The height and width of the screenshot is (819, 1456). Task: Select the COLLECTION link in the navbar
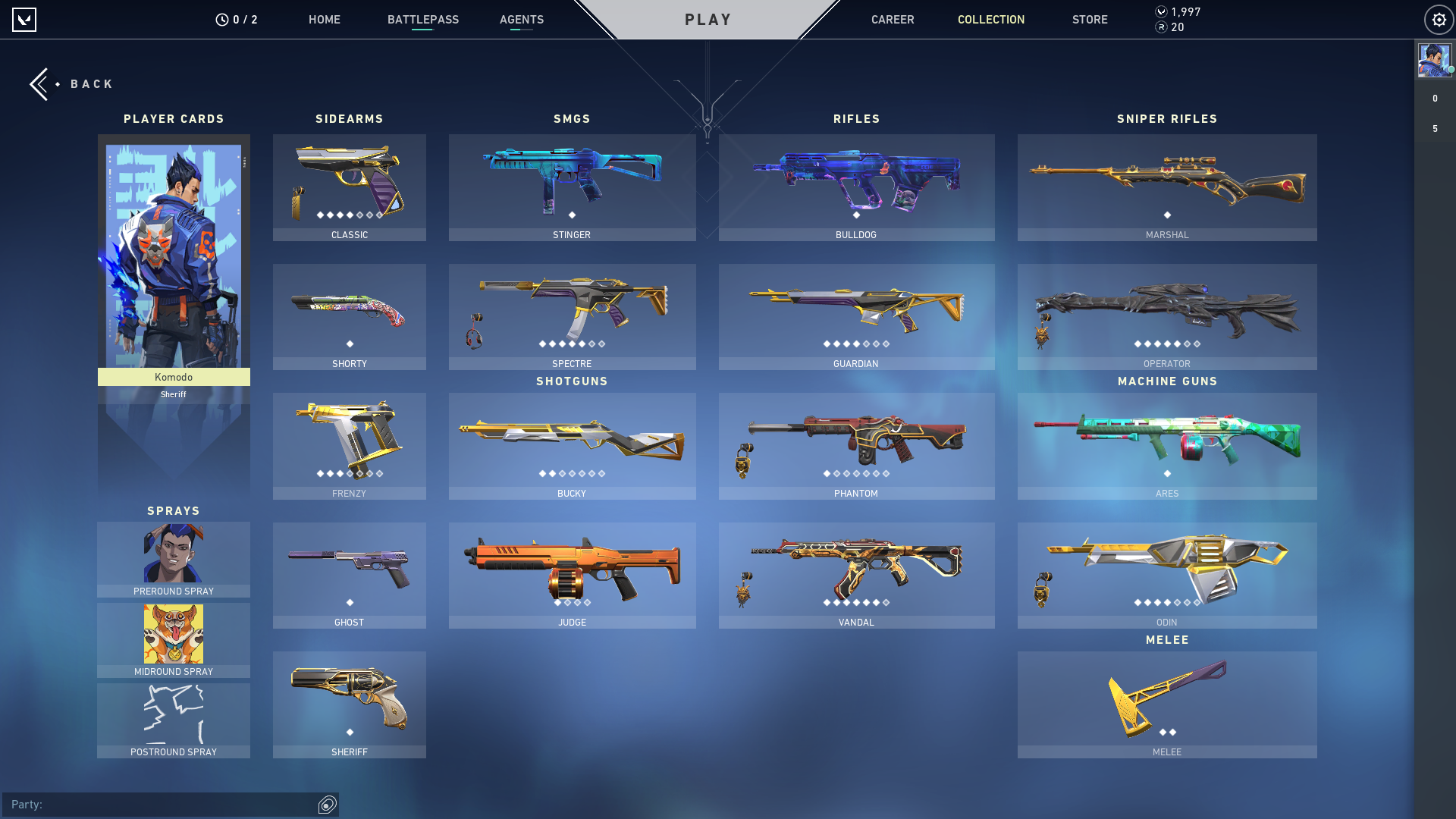click(x=990, y=20)
